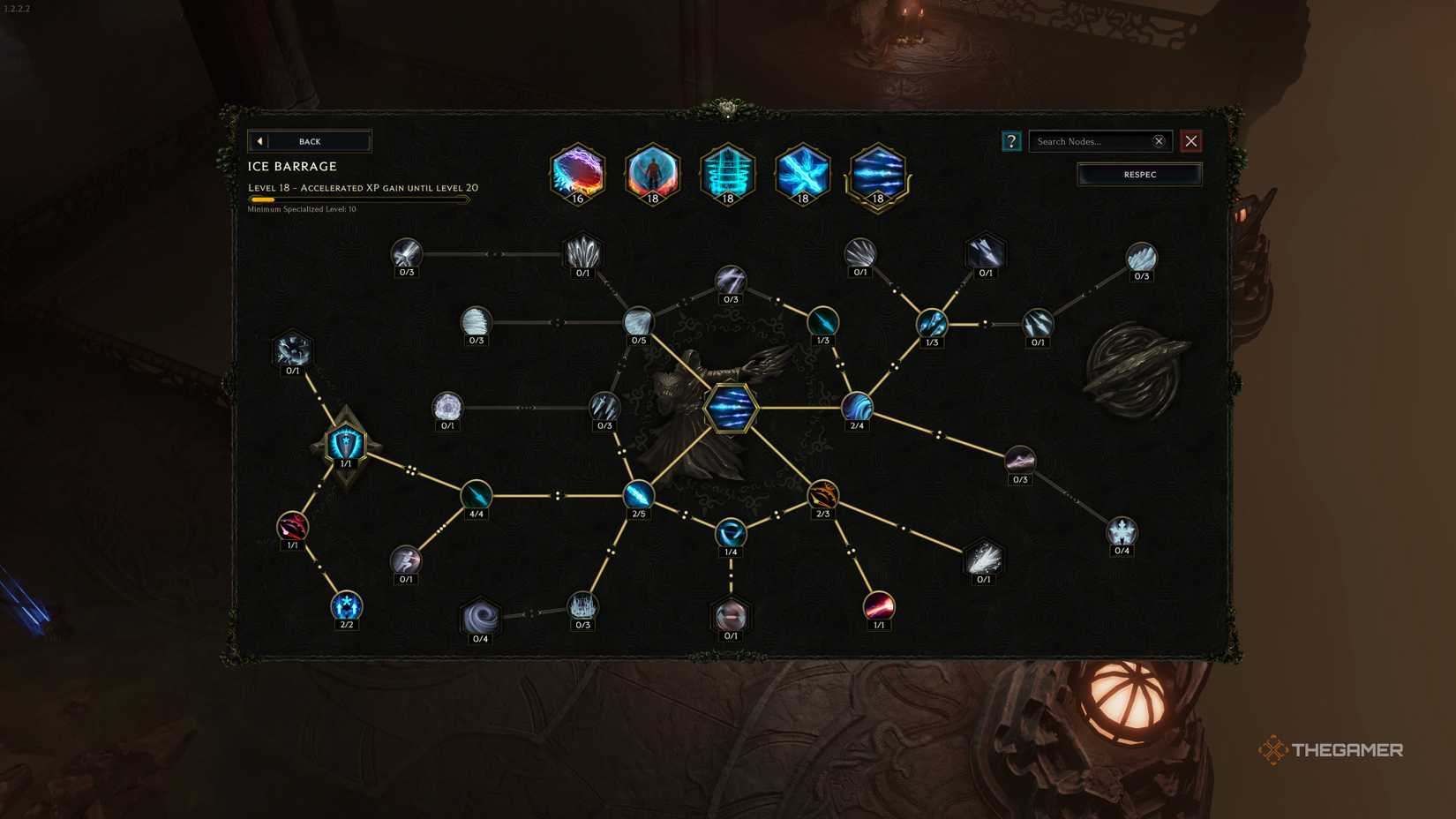1456x819 pixels.
Task: Switch to the rightmost Ice Barrage skill tab
Action: [877, 174]
